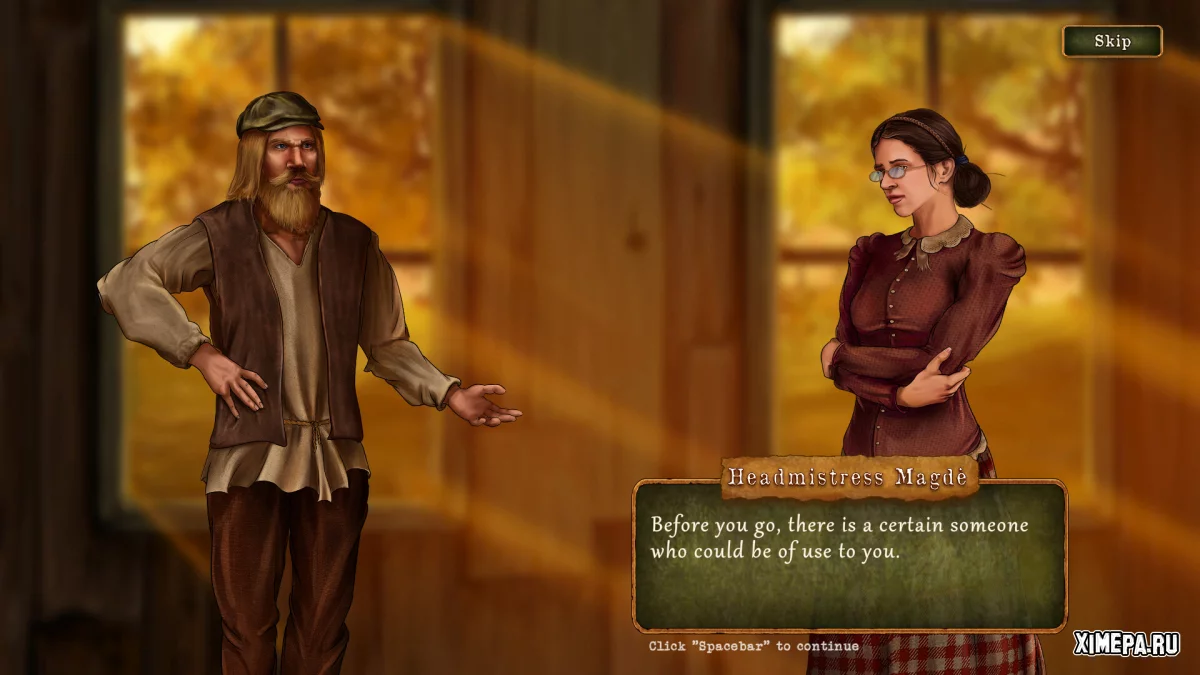
Task: Skip the dialogue cutscene
Action: 1112,41
